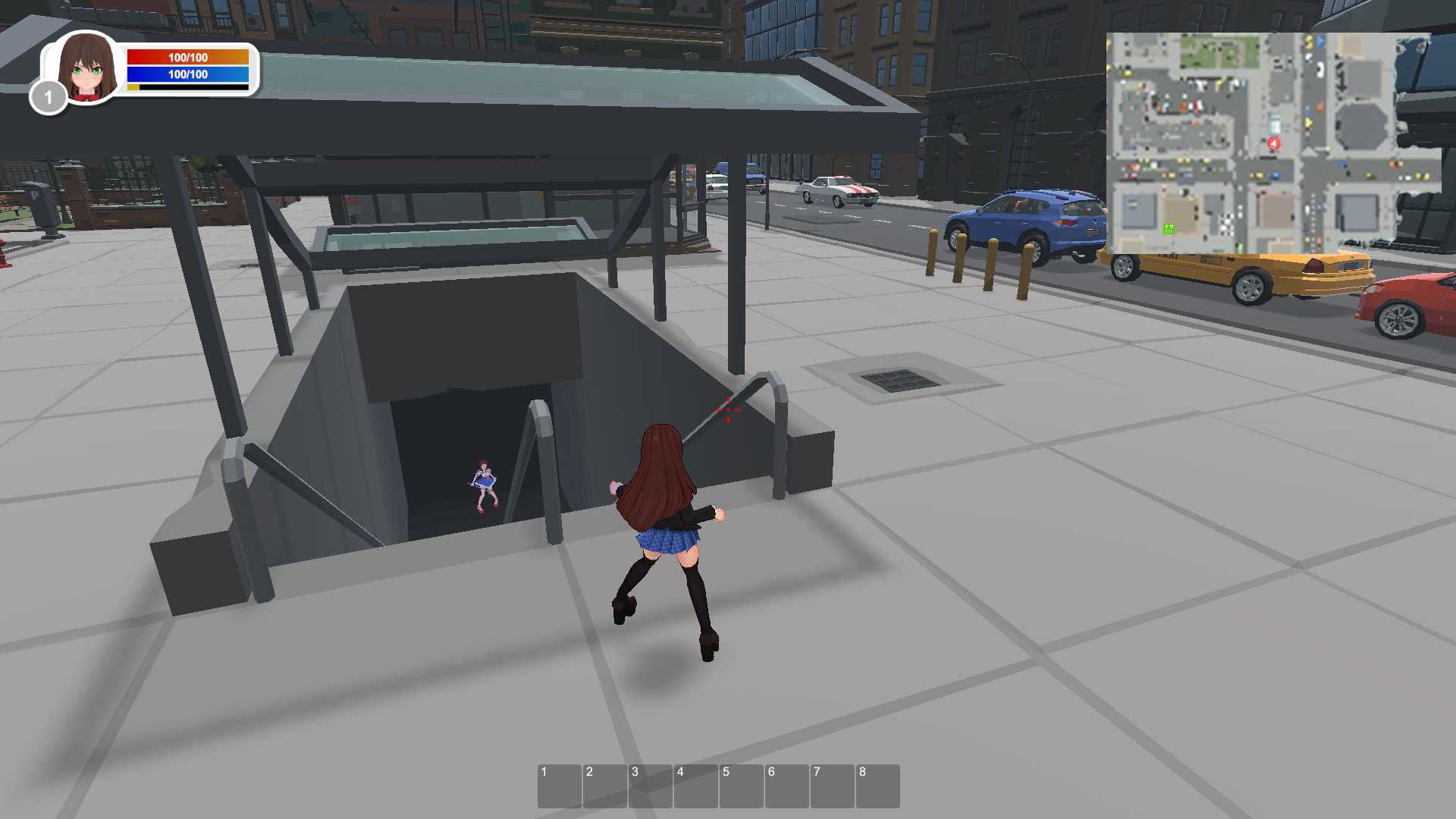The width and height of the screenshot is (1456, 819).
Task: Click the red health bar showing 100/100
Action: click(x=187, y=56)
